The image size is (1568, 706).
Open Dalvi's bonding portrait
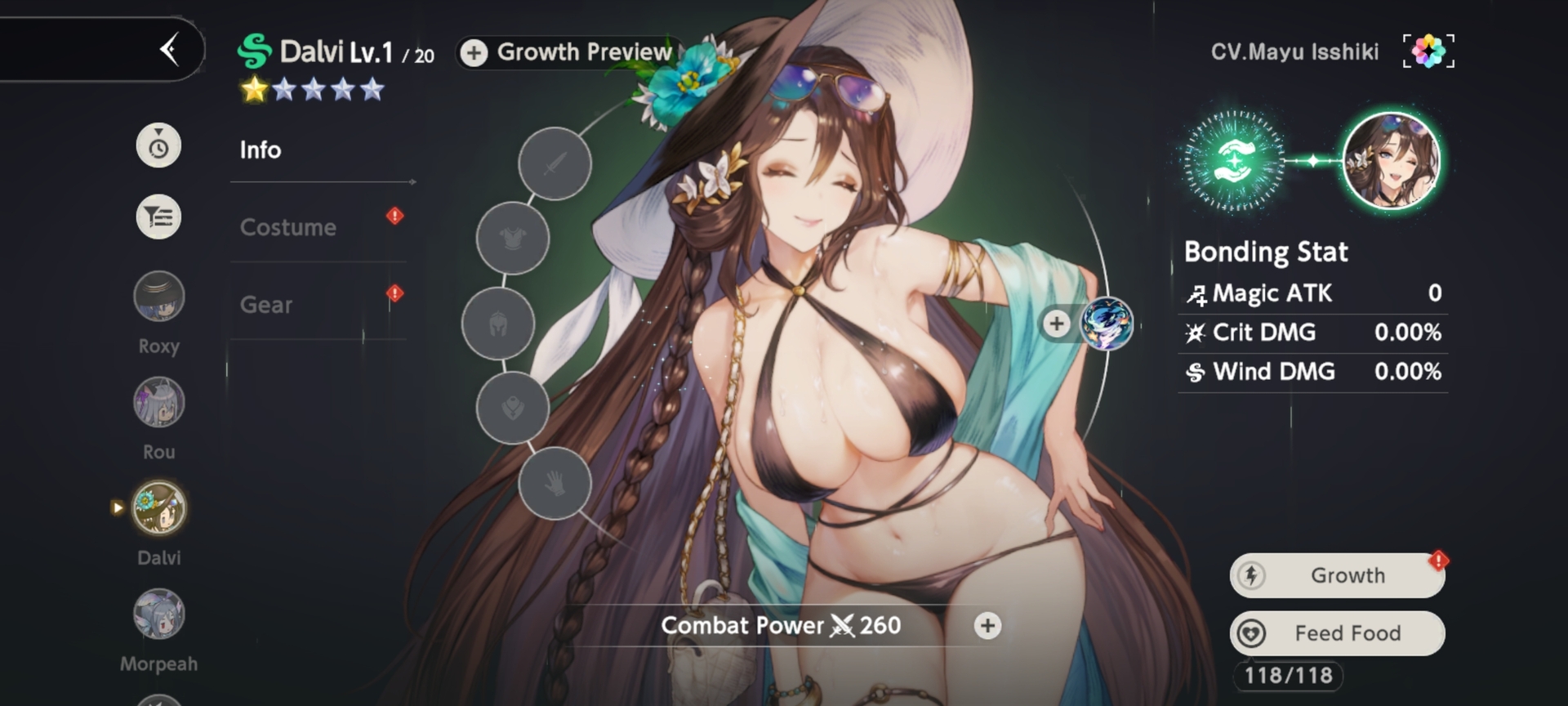(x=1391, y=161)
